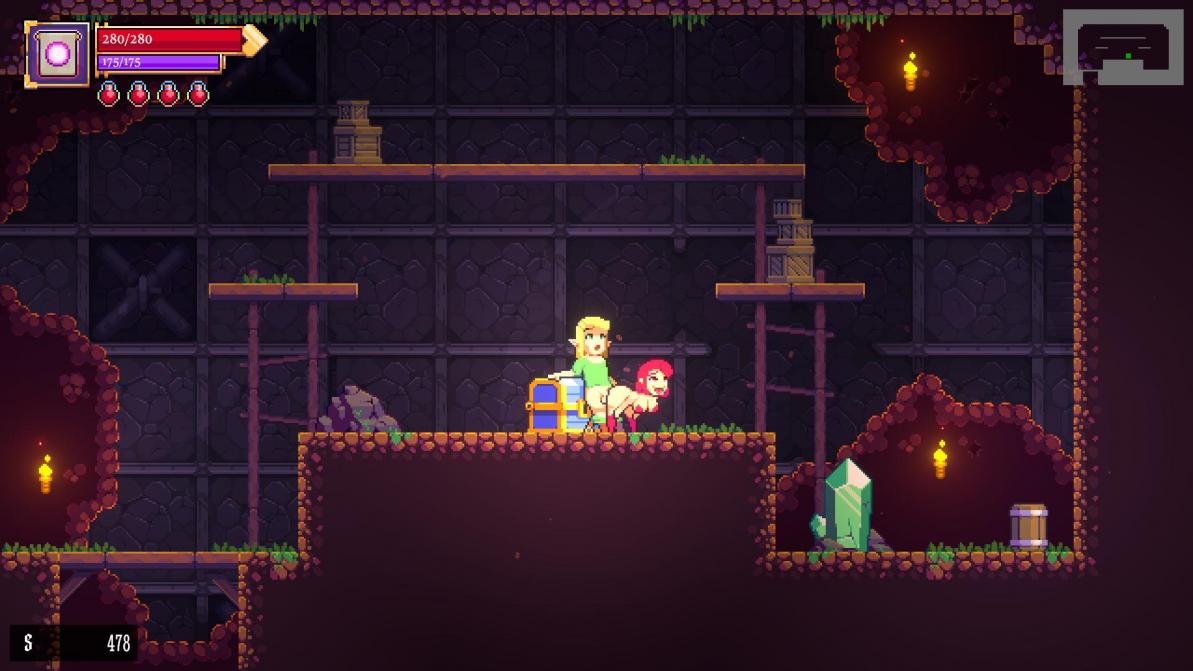The height and width of the screenshot is (671, 1193).
Task: Select the pink orb spell icon
Action: coord(58,54)
